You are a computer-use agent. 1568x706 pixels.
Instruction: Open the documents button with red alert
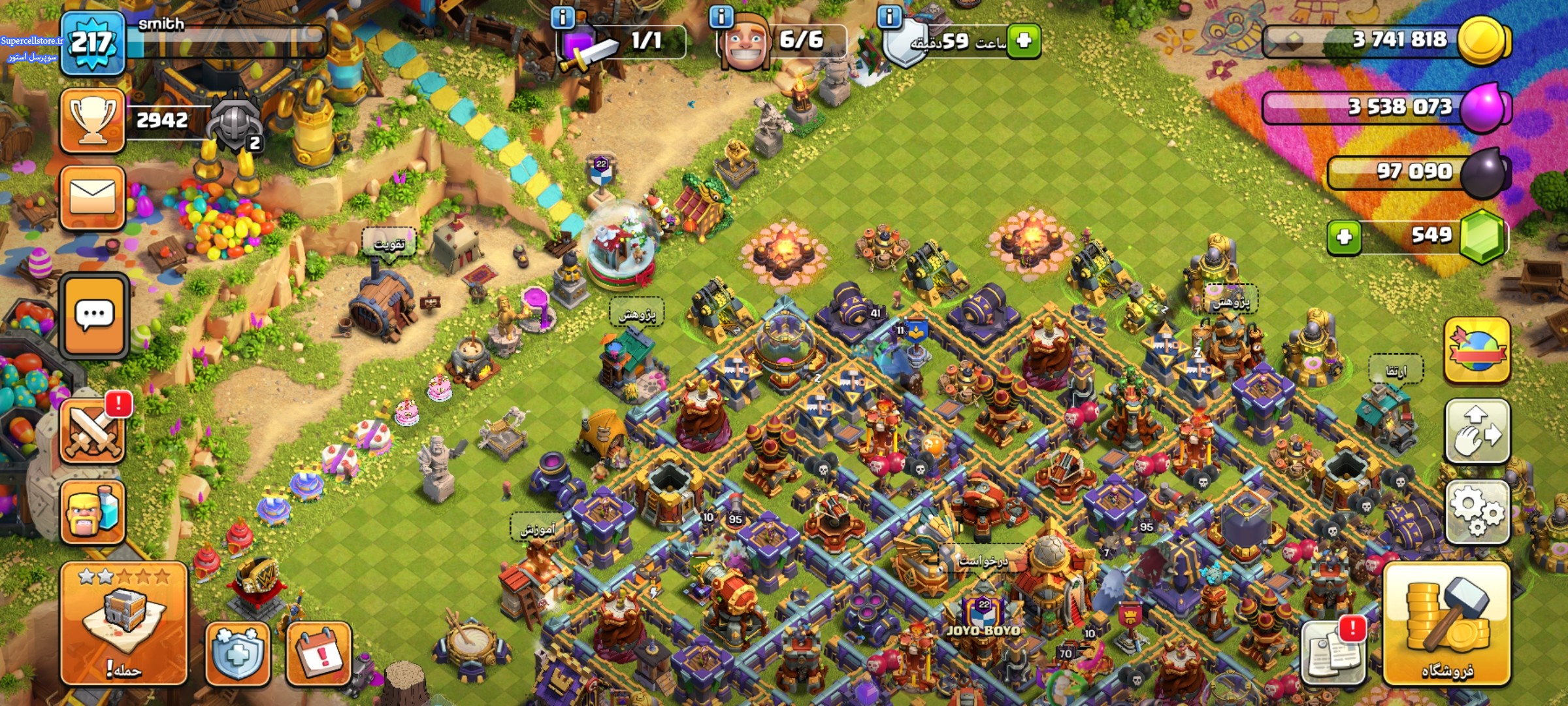tap(1333, 650)
